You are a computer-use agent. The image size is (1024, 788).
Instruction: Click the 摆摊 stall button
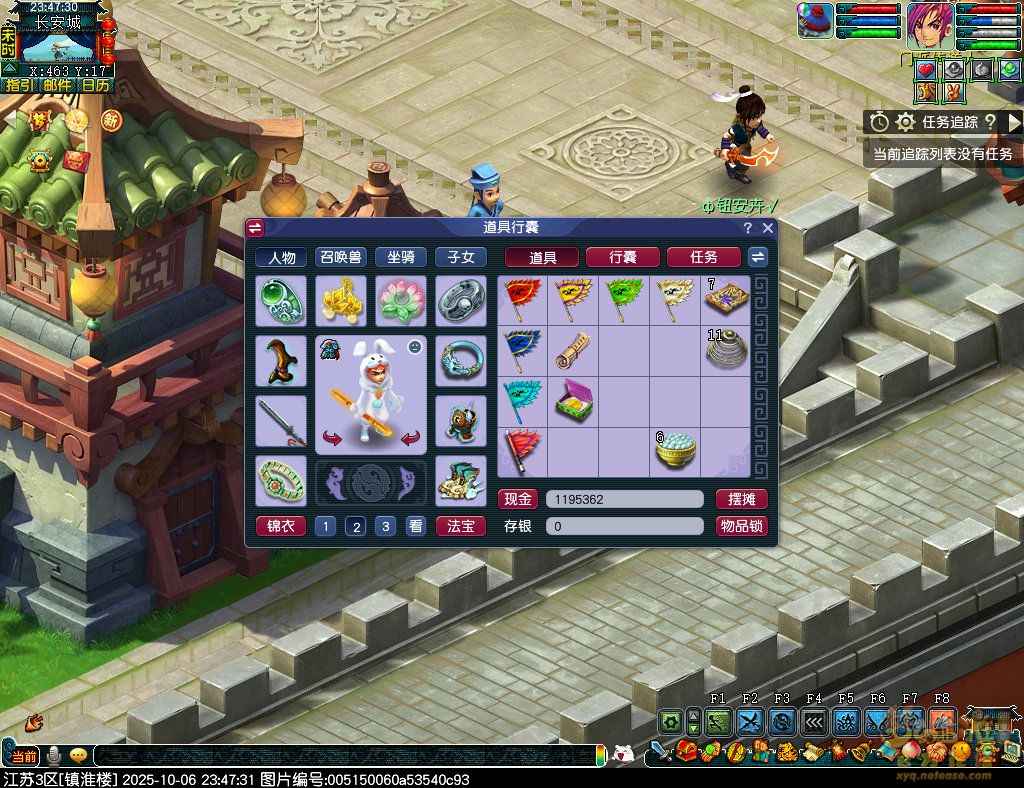742,499
